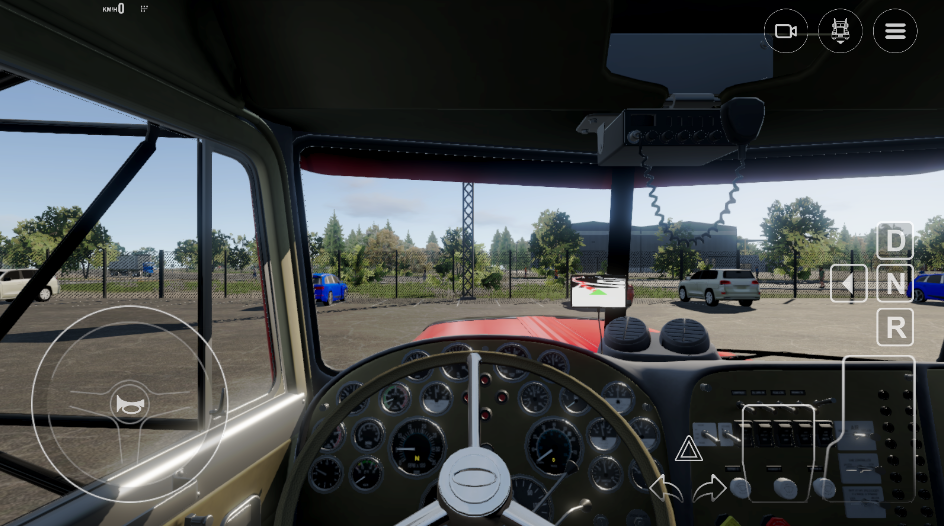Select Neutral gear with the N button
The height and width of the screenshot is (526, 944).
tap(894, 284)
